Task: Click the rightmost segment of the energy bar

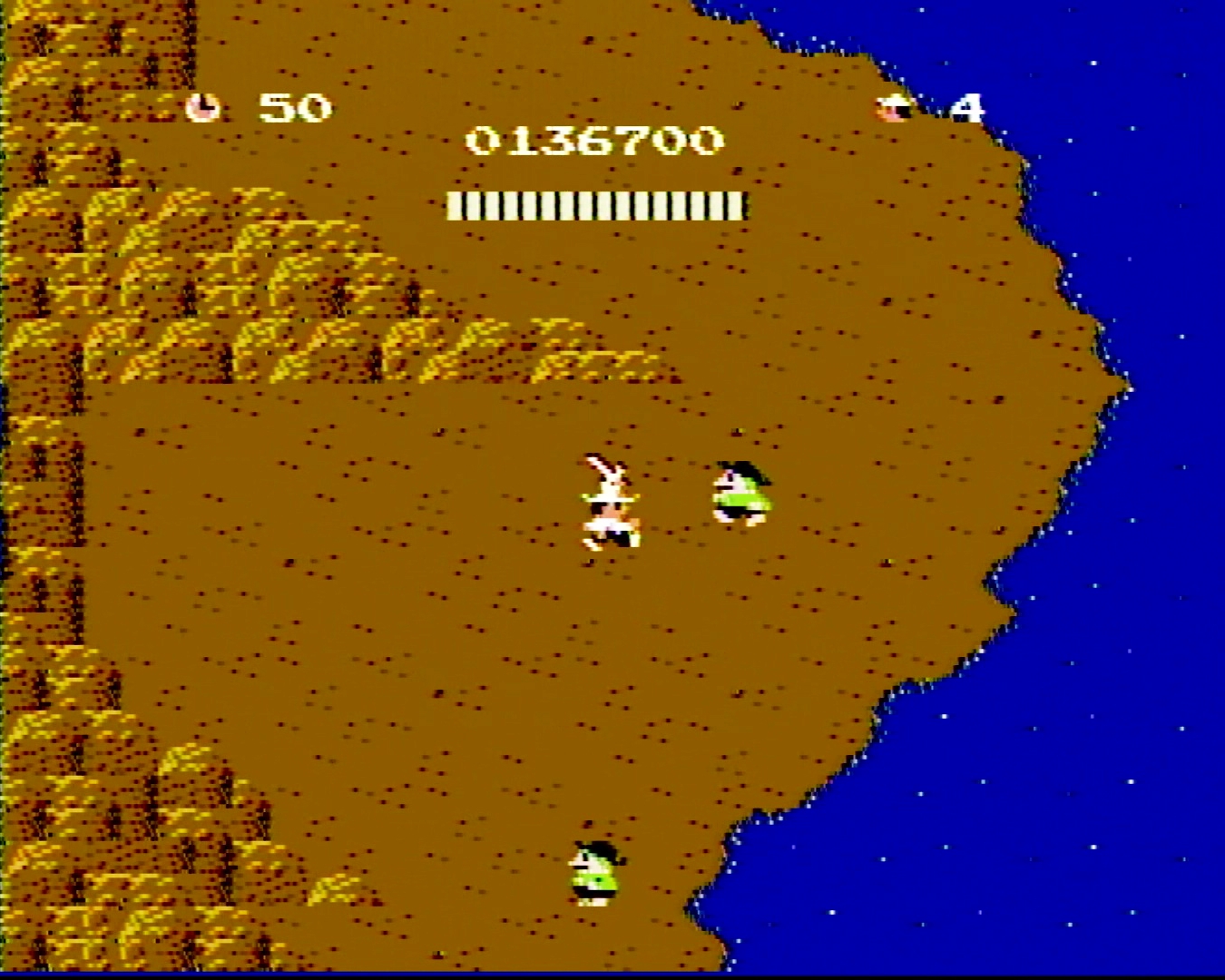Action: click(x=740, y=207)
